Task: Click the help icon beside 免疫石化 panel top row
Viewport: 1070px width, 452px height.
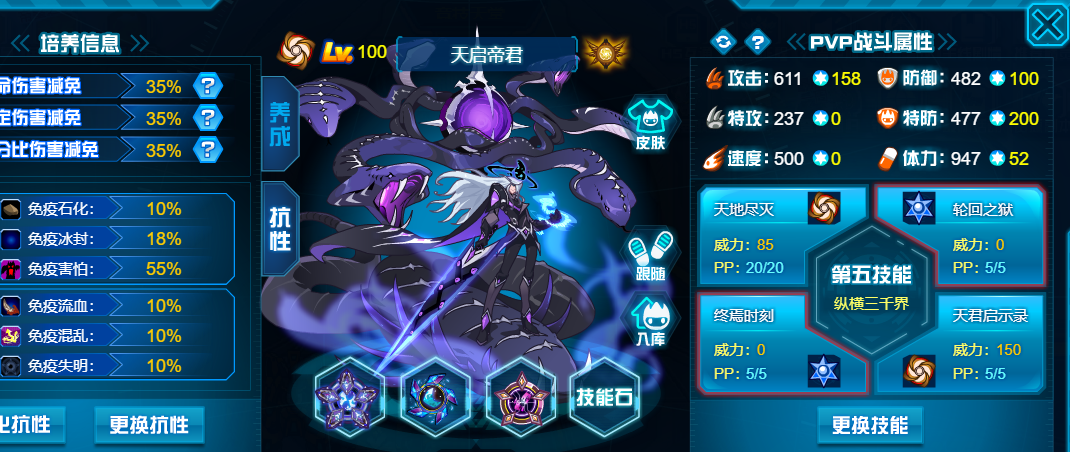Action: [x=207, y=86]
